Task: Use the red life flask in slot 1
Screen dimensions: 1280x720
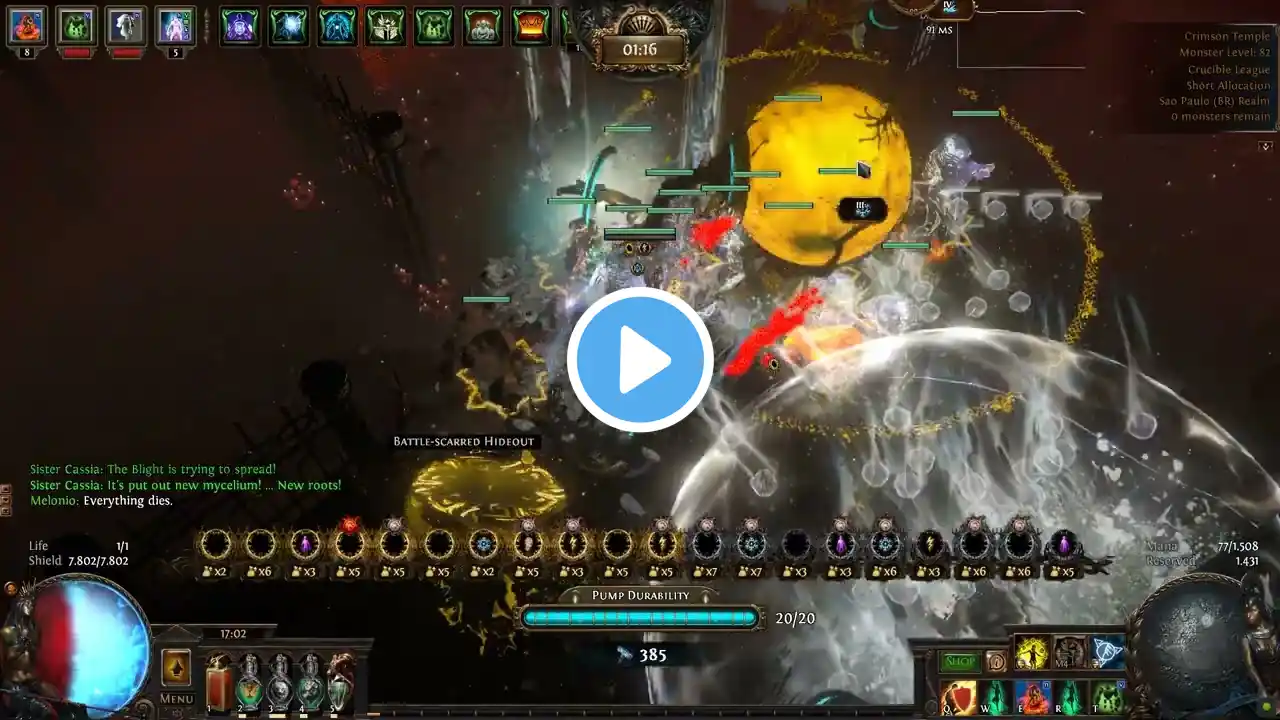Action: point(219,683)
